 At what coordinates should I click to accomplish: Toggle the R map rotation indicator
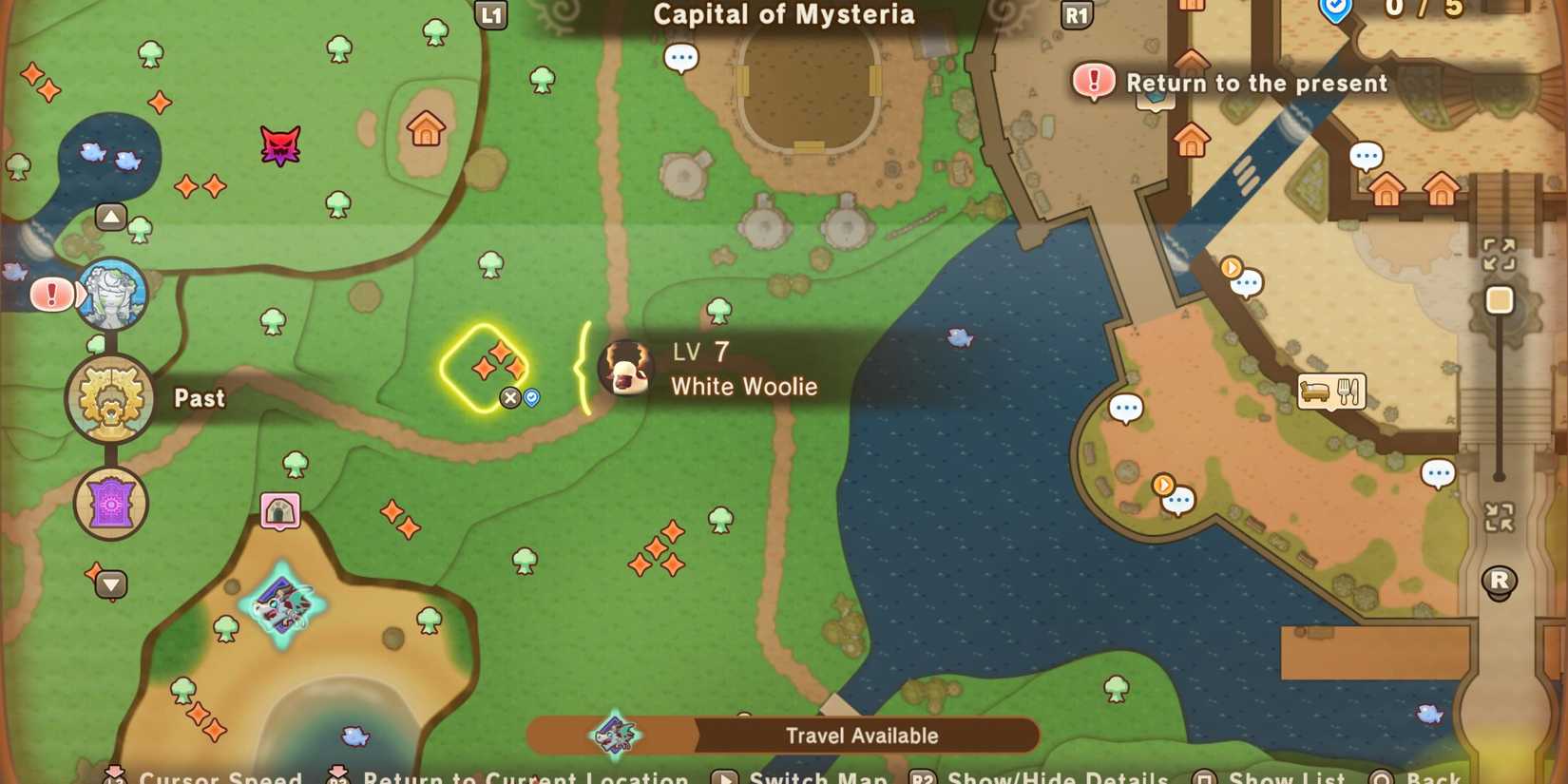pos(1500,583)
